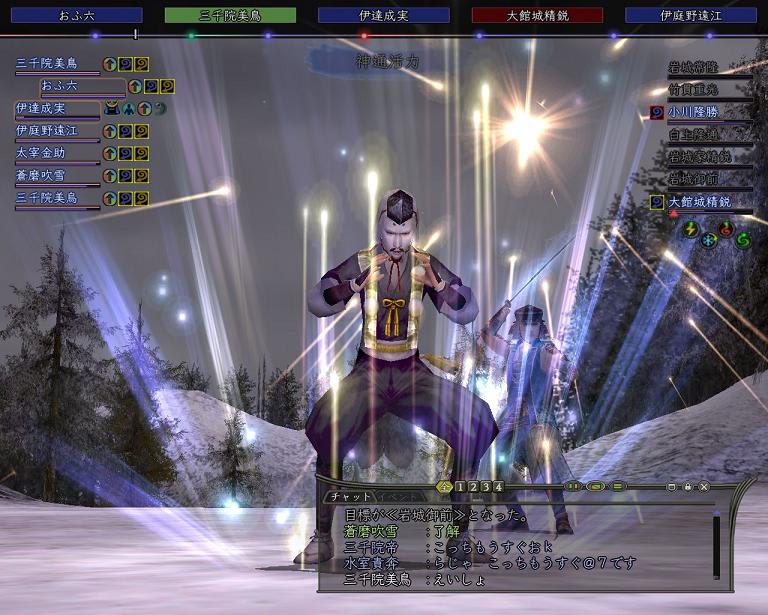Click the yellow lightning bolt status icon
The height and width of the screenshot is (615, 768).
pyautogui.click(x=691, y=228)
